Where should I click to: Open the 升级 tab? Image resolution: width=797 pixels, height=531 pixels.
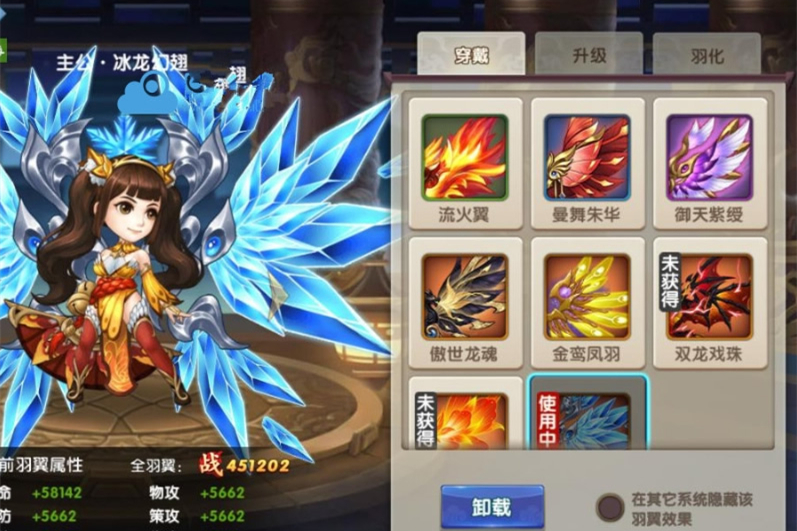(x=589, y=57)
